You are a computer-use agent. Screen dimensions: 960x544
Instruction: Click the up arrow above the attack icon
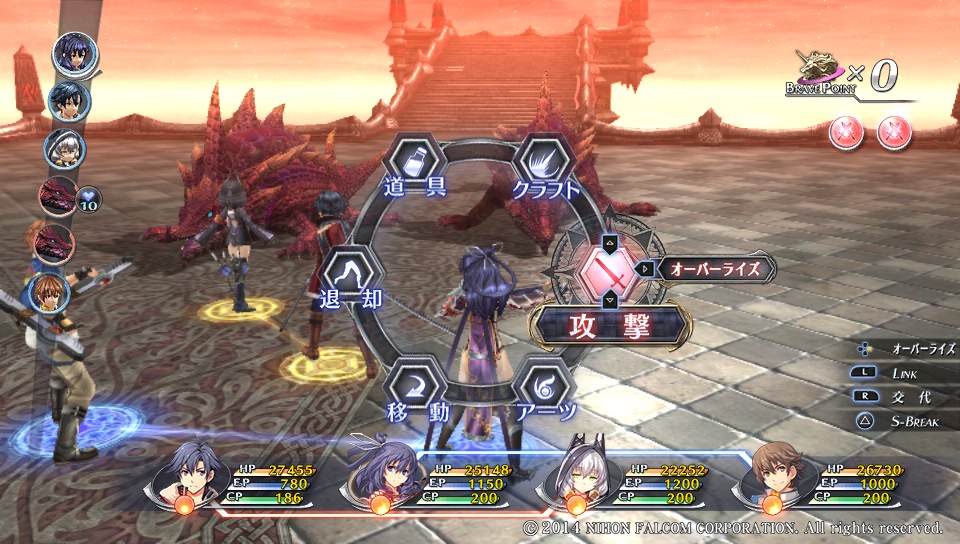pos(609,241)
